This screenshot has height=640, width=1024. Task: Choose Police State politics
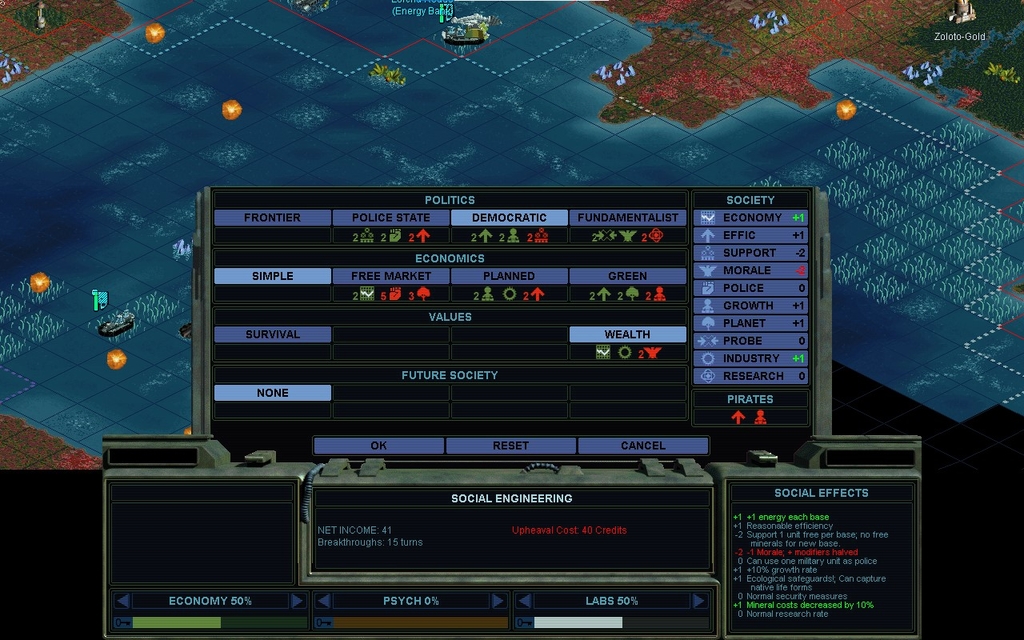[x=391, y=217]
